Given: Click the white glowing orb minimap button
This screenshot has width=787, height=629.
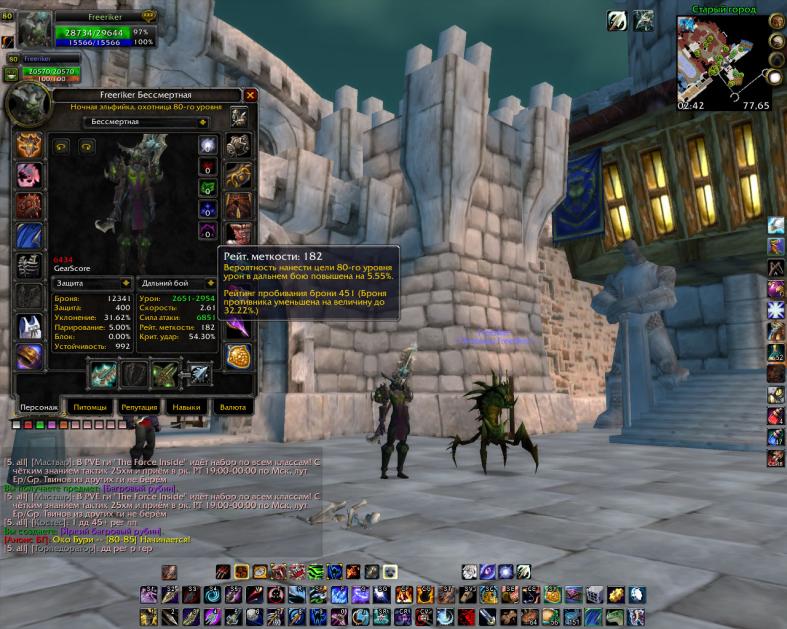Looking at the screenshot, I should point(774,77).
